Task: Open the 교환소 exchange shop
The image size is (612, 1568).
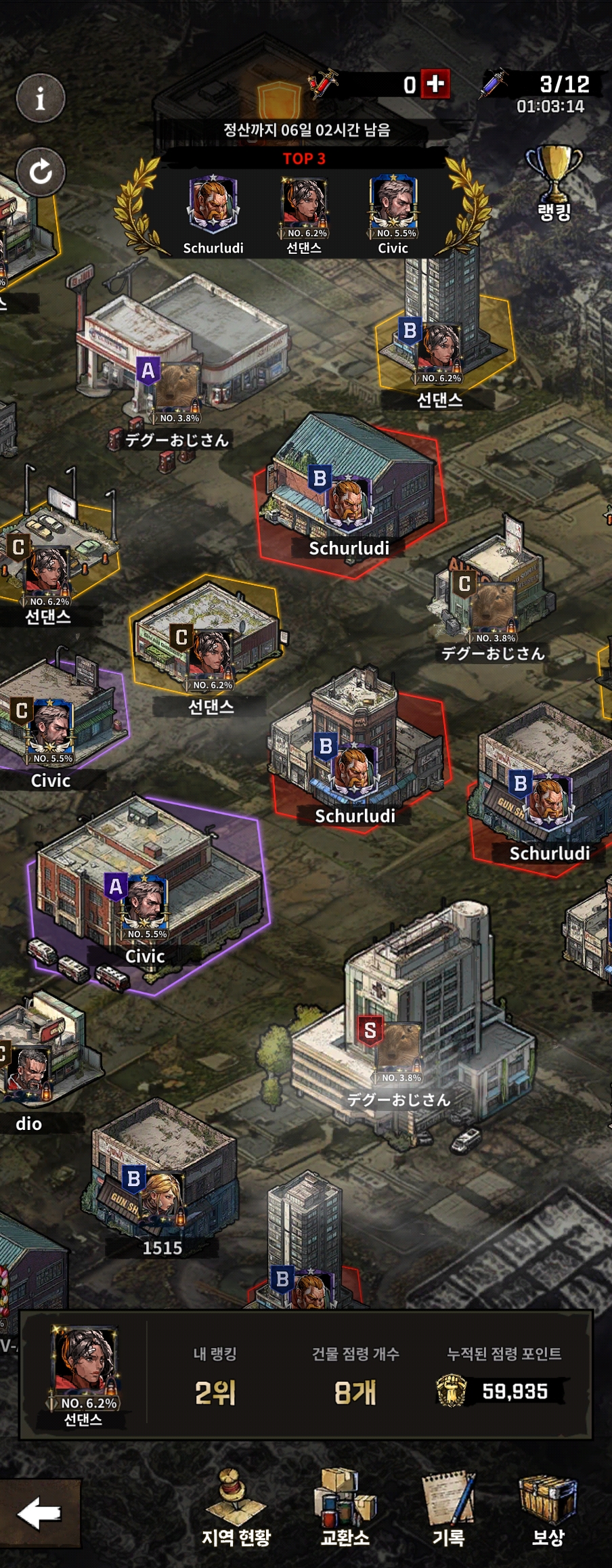Action: pos(345,1507)
